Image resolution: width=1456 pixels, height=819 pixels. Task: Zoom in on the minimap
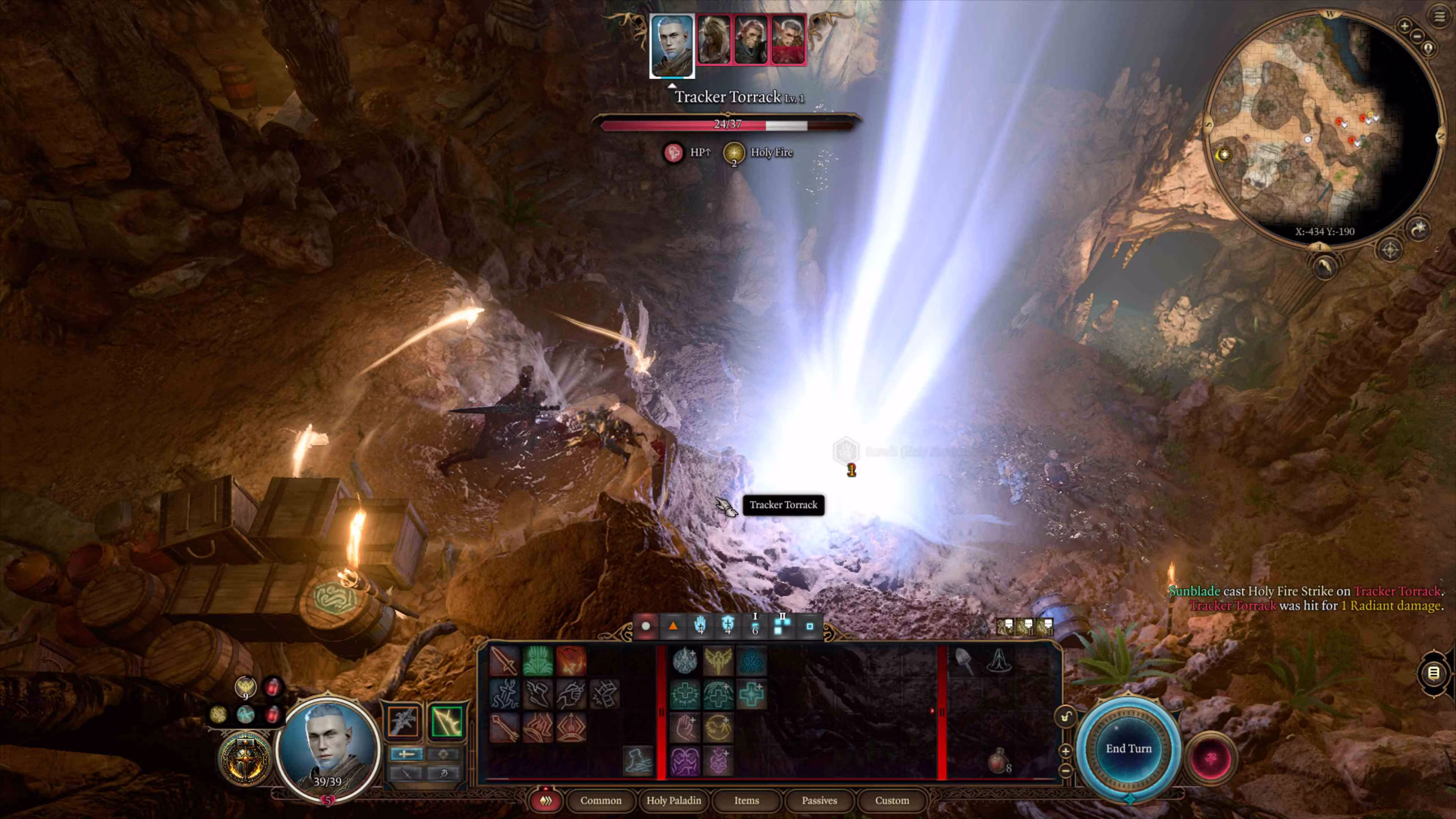[1404, 25]
